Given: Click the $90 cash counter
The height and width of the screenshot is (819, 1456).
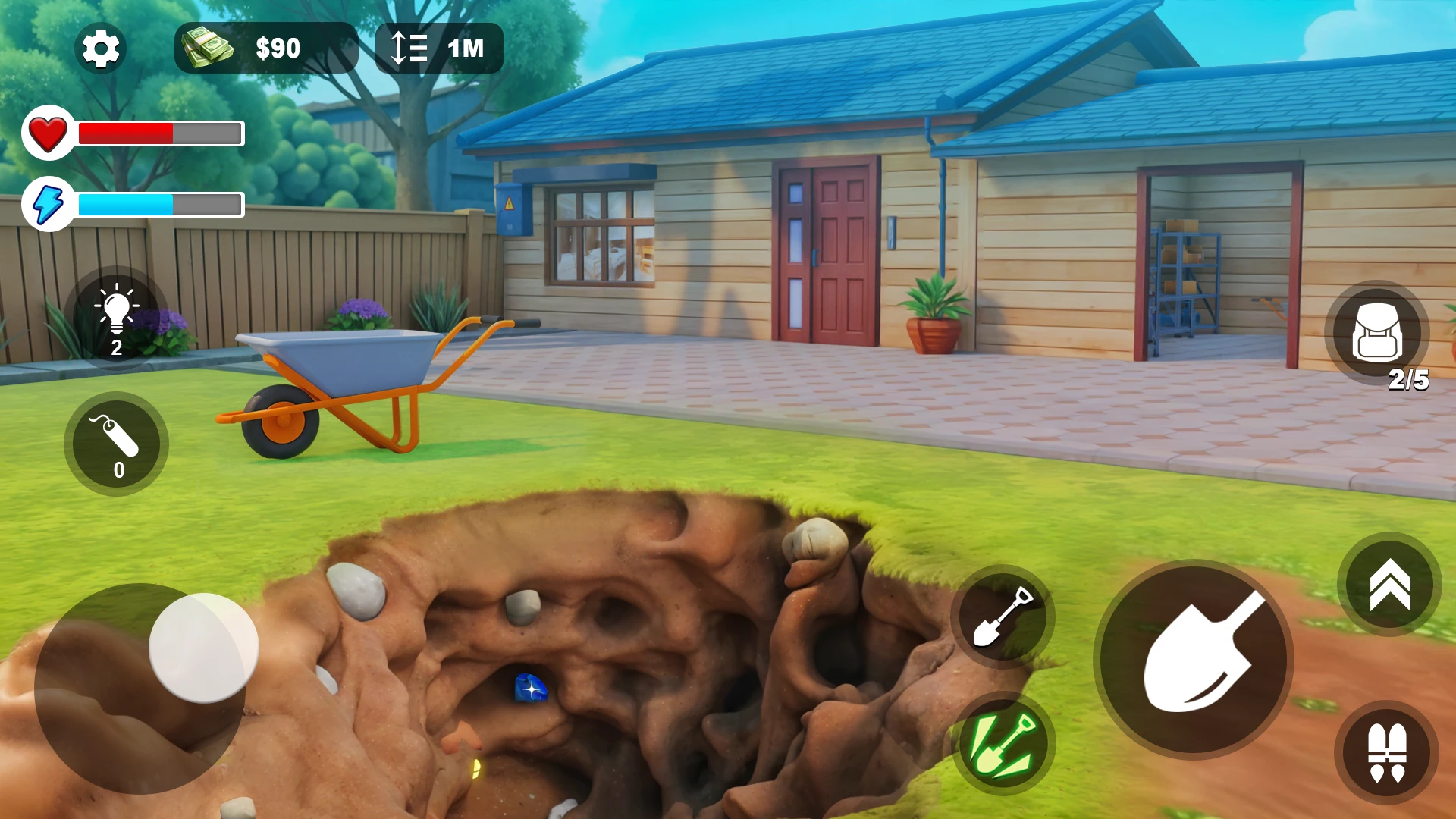Looking at the screenshot, I should coord(265,49).
